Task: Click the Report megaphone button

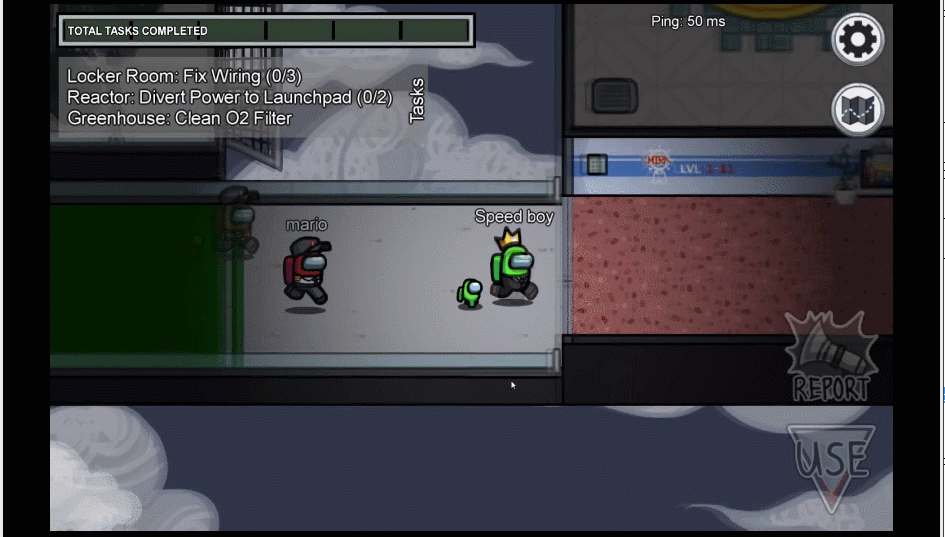Action: (x=830, y=358)
